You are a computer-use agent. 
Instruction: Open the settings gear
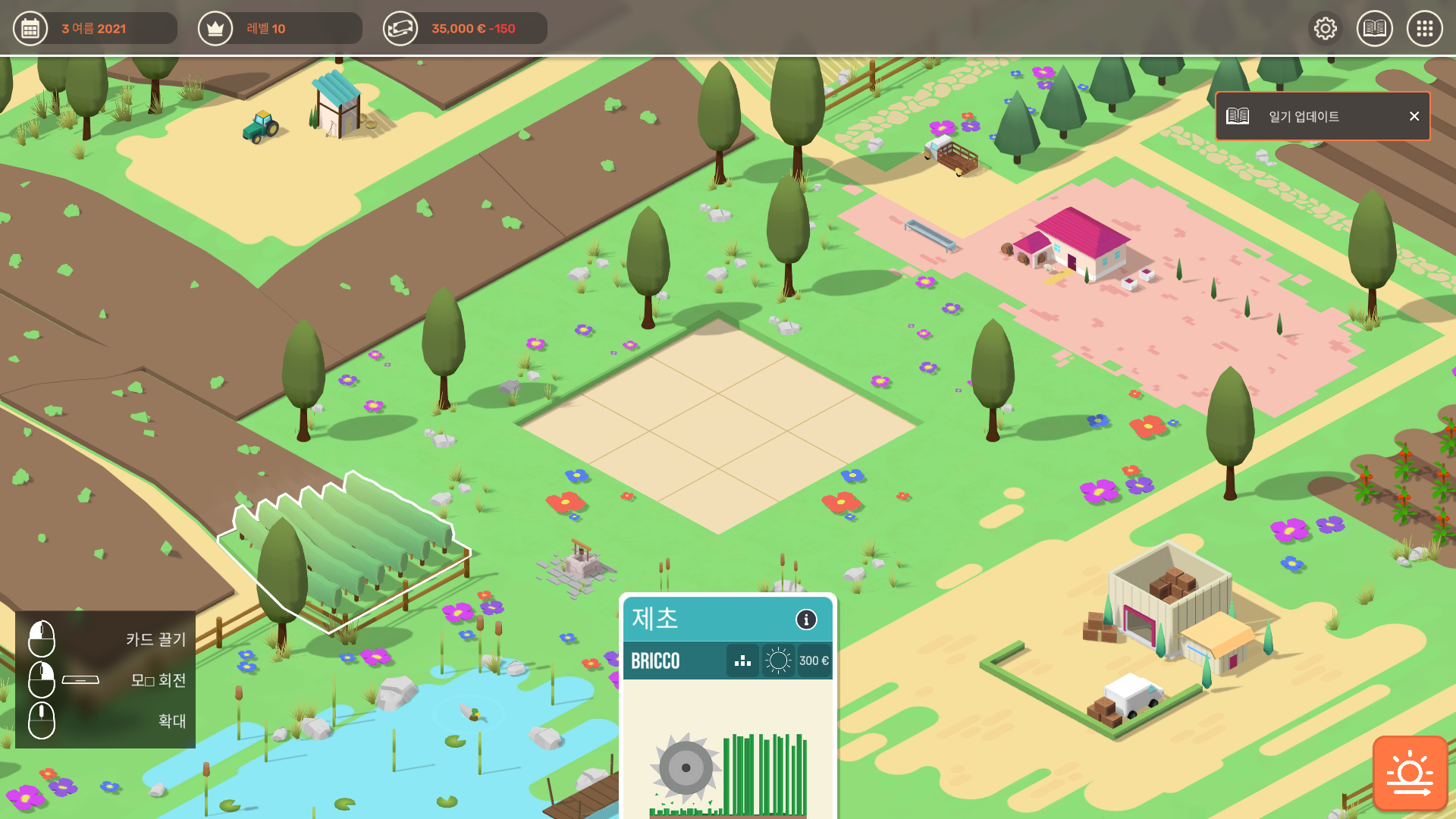point(1325,28)
